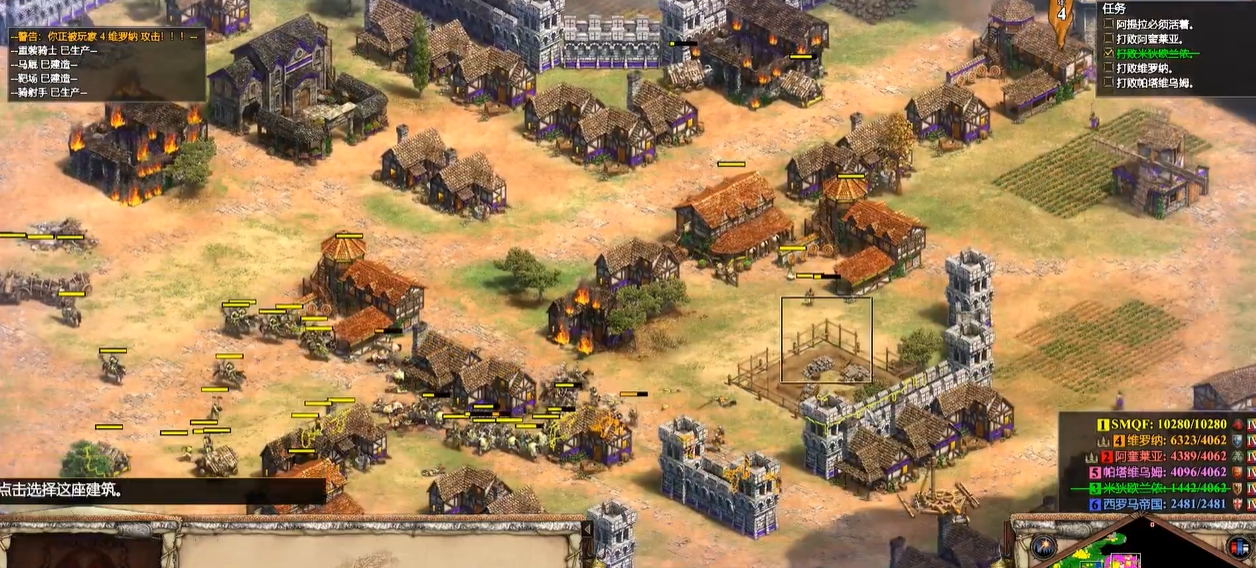The height and width of the screenshot is (568, 1256).
Task: Click the orange banner showing number 4
Action: (x=1062, y=17)
